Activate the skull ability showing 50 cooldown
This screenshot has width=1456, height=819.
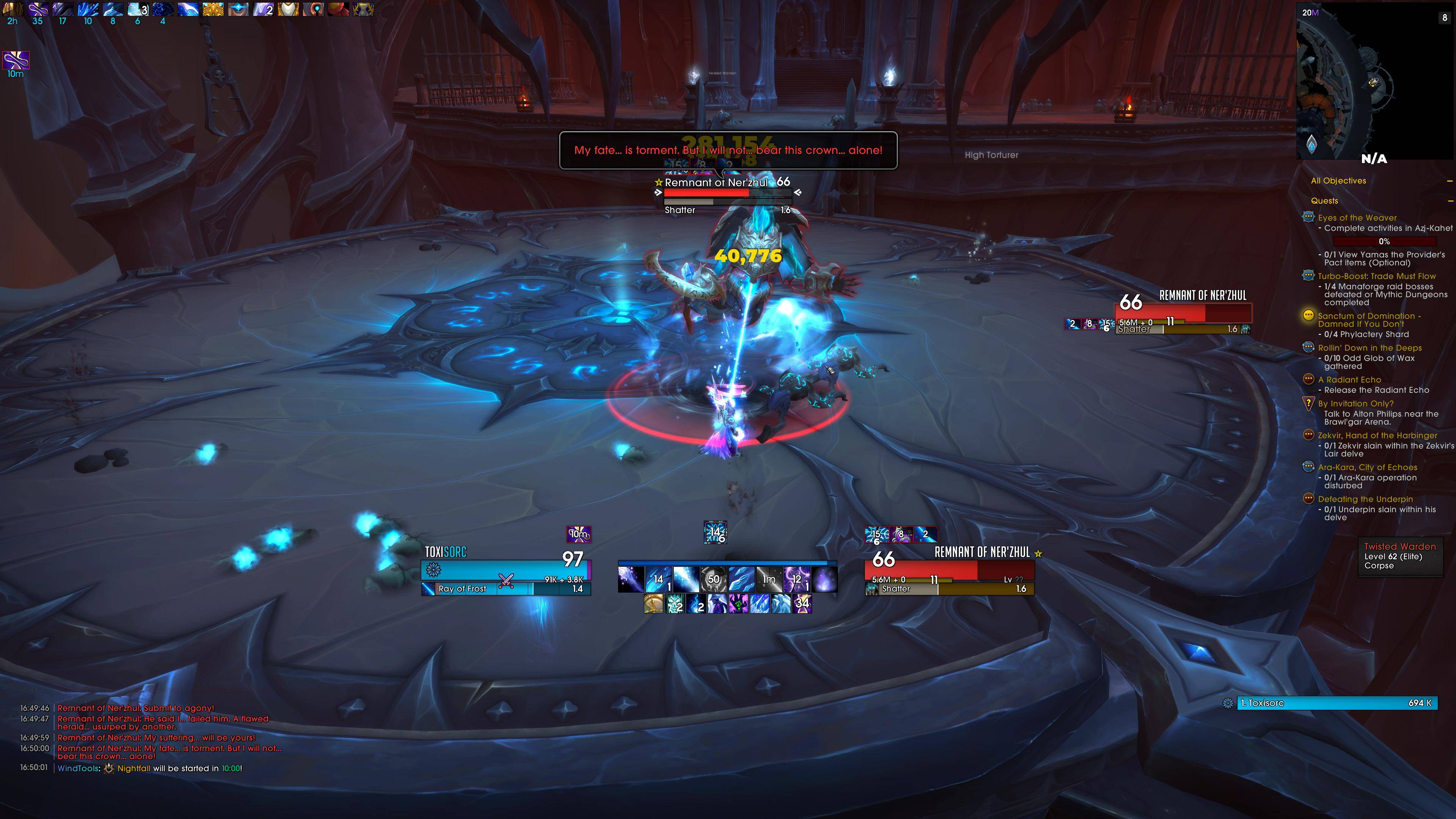click(713, 579)
